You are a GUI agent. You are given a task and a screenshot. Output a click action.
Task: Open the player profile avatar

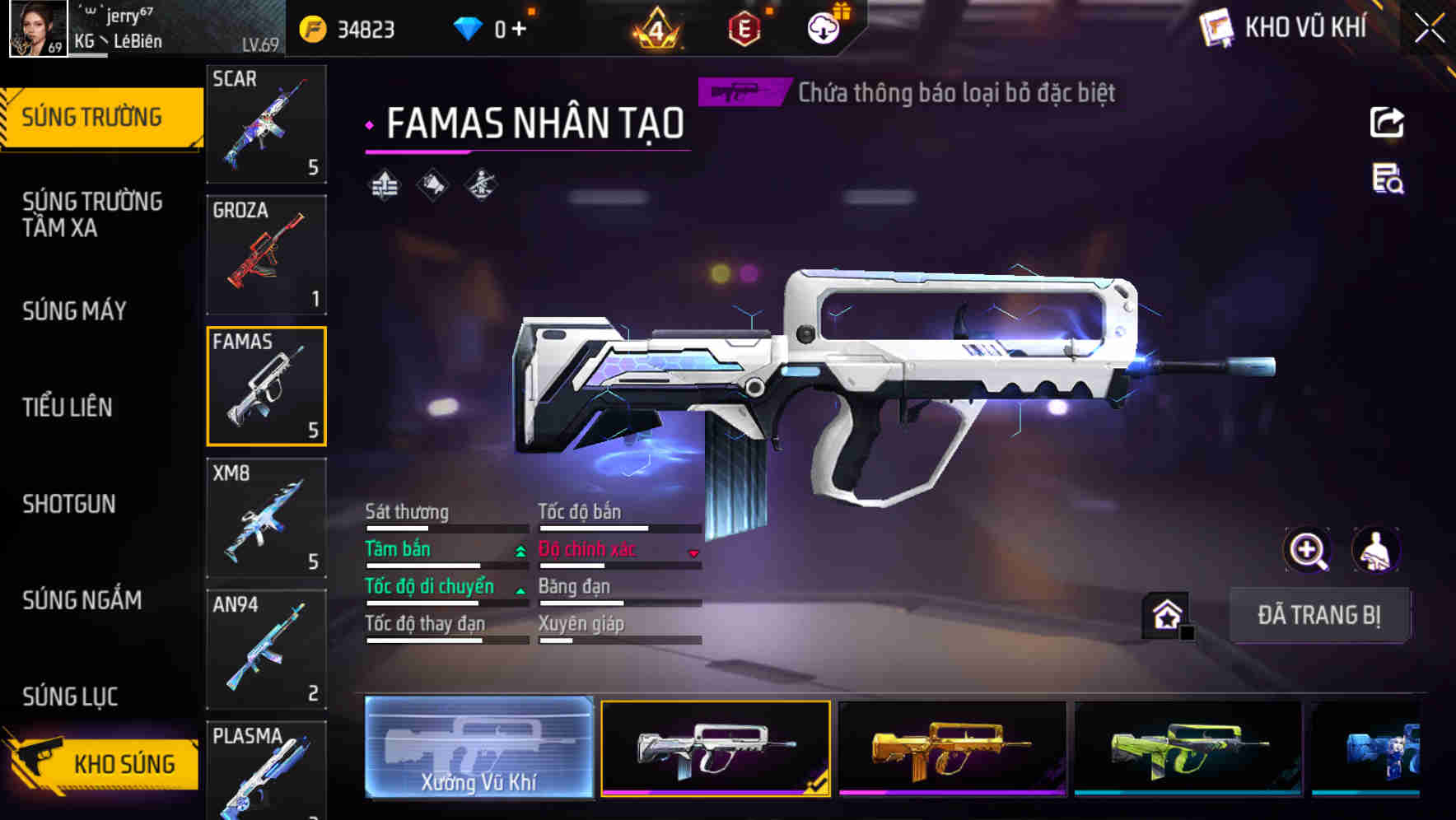pos(38,29)
